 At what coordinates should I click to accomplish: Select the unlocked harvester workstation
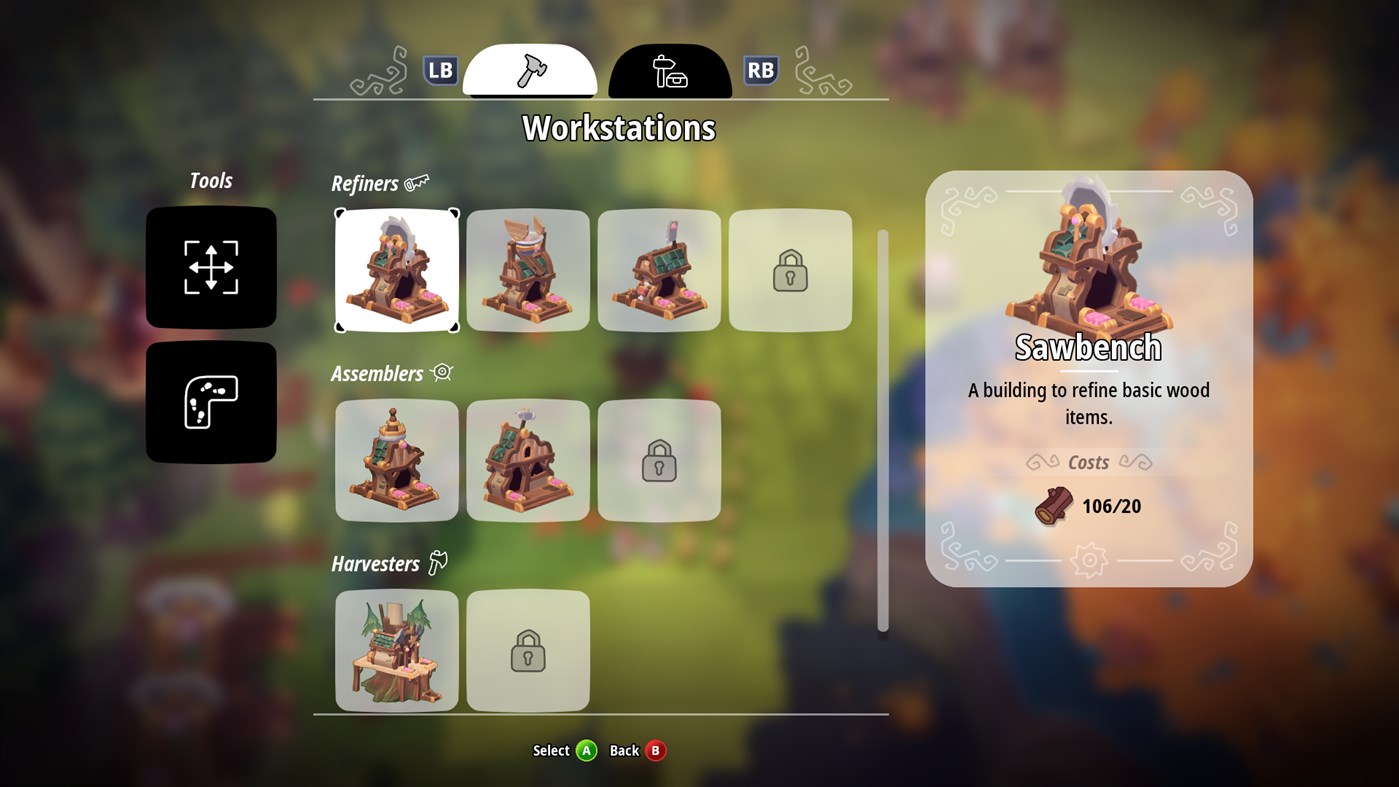pyautogui.click(x=396, y=650)
